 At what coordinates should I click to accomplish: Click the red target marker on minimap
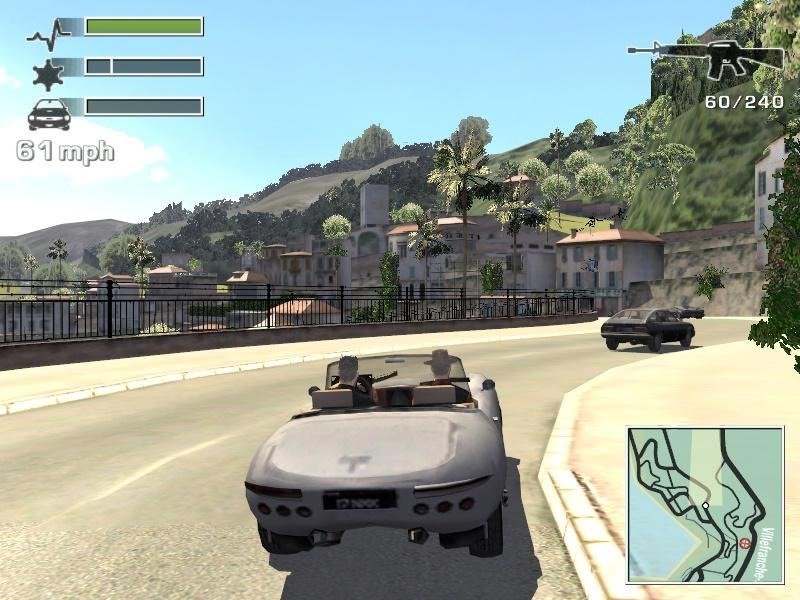click(745, 543)
